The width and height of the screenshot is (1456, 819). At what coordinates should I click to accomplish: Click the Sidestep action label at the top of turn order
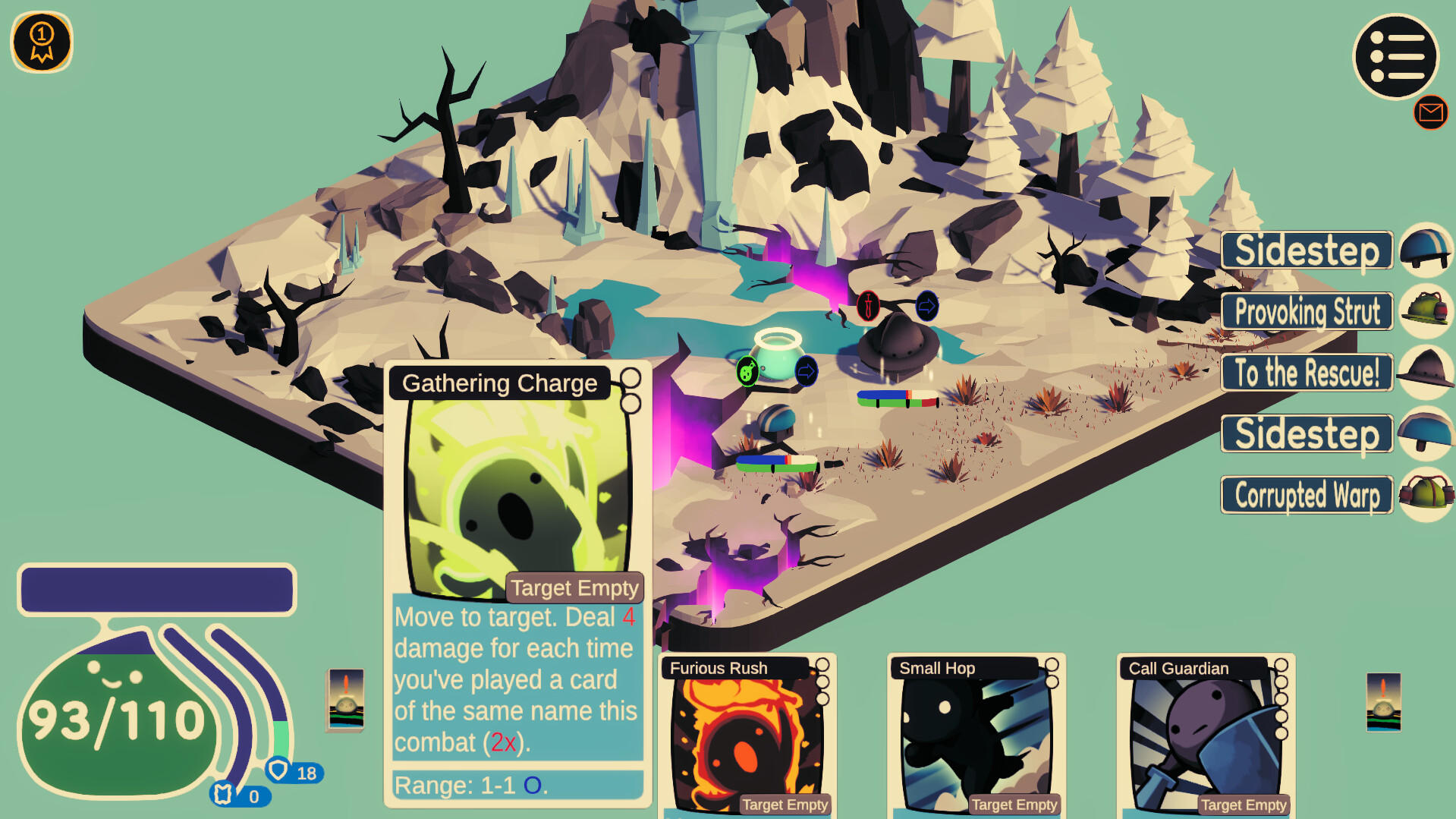click(1306, 250)
